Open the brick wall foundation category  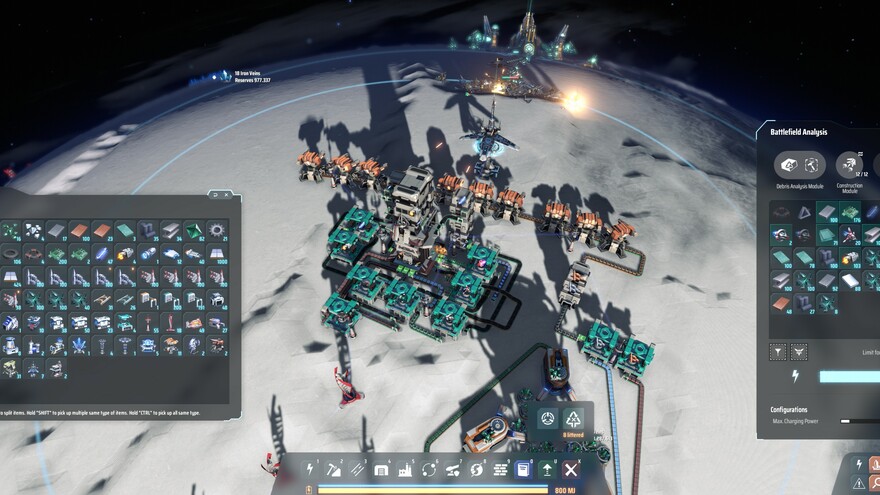[500, 469]
